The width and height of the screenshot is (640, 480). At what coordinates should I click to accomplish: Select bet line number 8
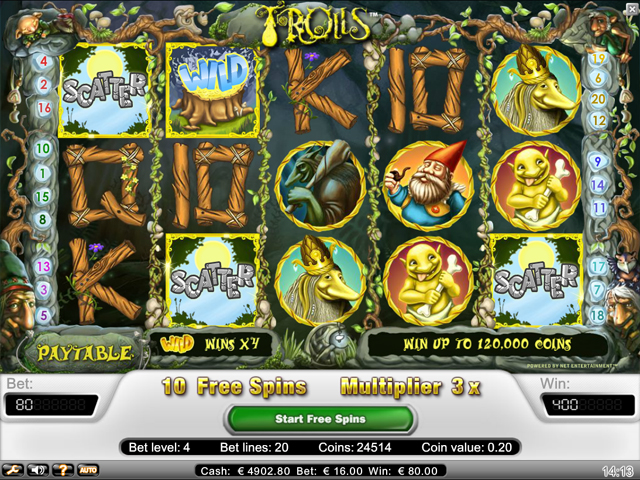coord(43,219)
